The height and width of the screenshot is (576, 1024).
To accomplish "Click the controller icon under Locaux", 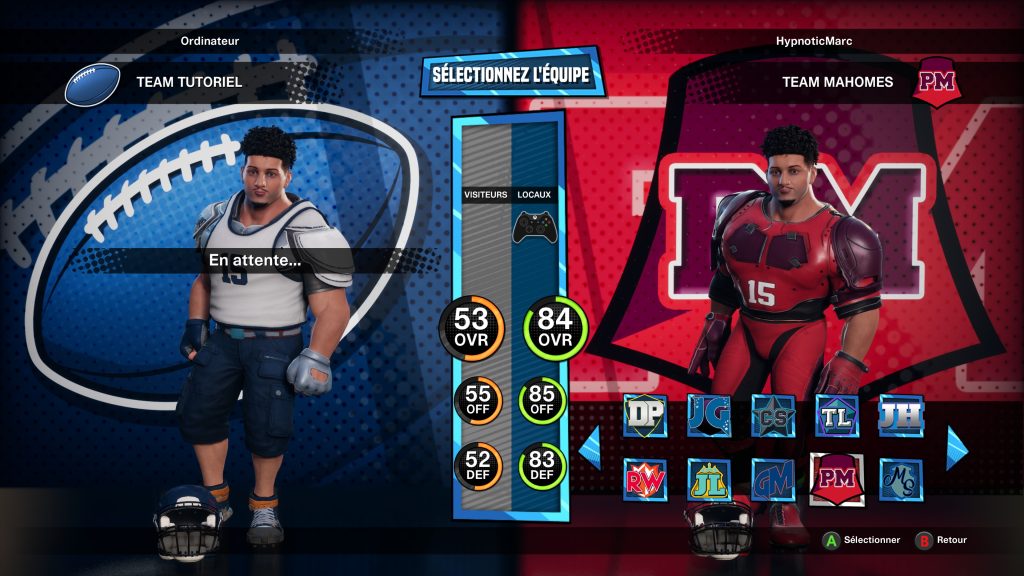I will pyautogui.click(x=535, y=227).
